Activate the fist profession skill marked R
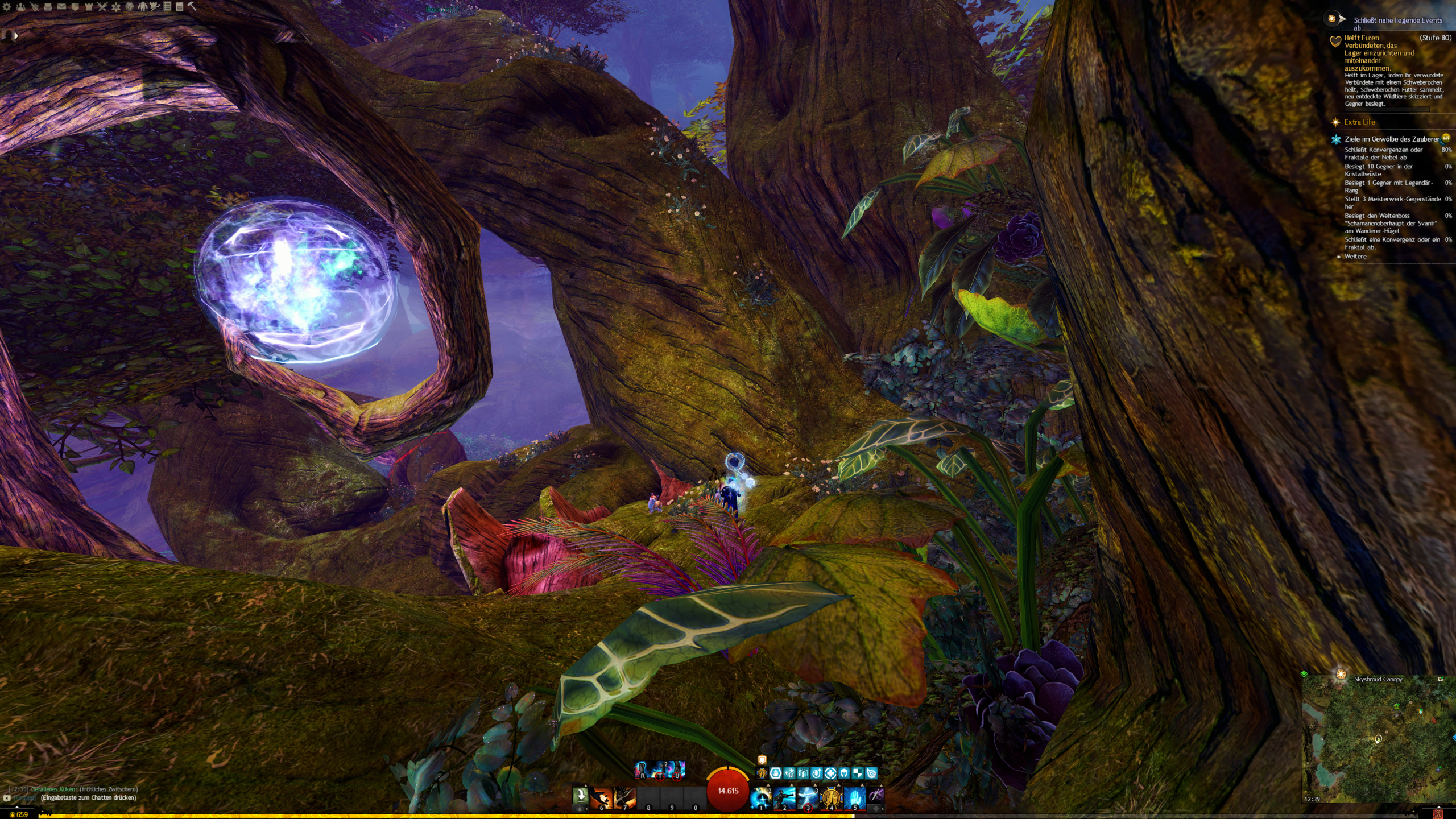 coord(642,770)
